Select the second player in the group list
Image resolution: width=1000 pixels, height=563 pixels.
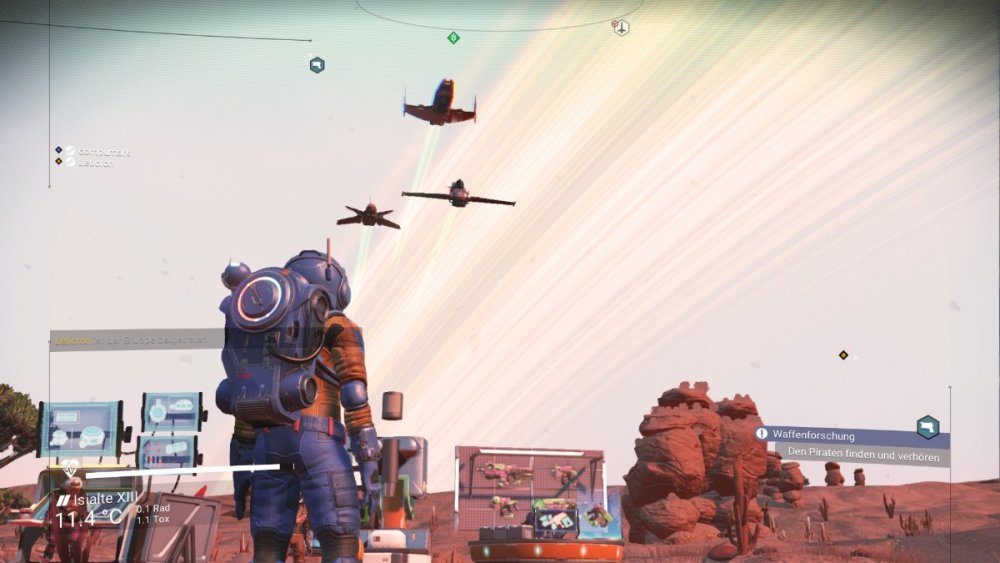coord(93,162)
